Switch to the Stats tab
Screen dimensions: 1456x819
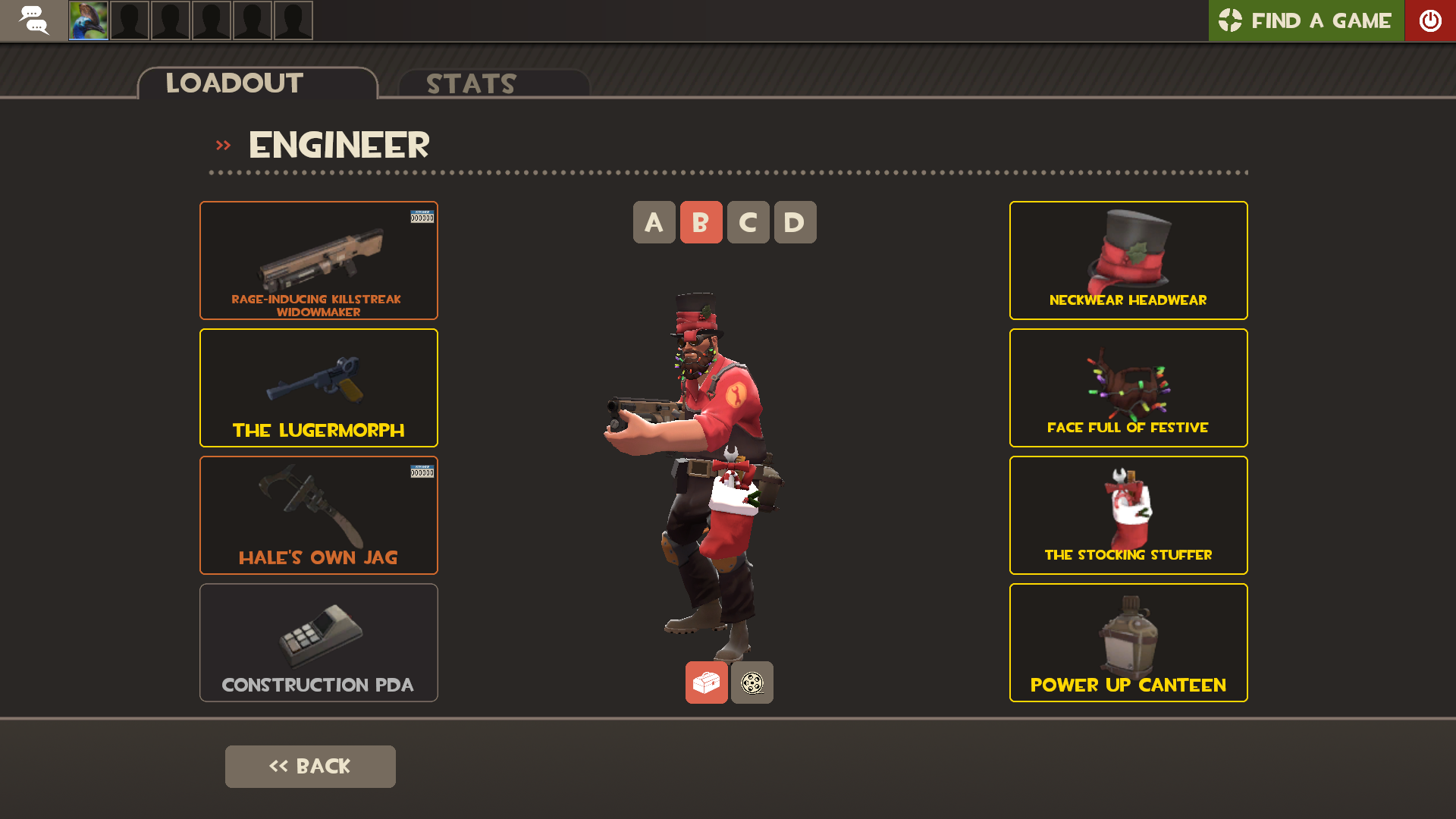coord(494,83)
